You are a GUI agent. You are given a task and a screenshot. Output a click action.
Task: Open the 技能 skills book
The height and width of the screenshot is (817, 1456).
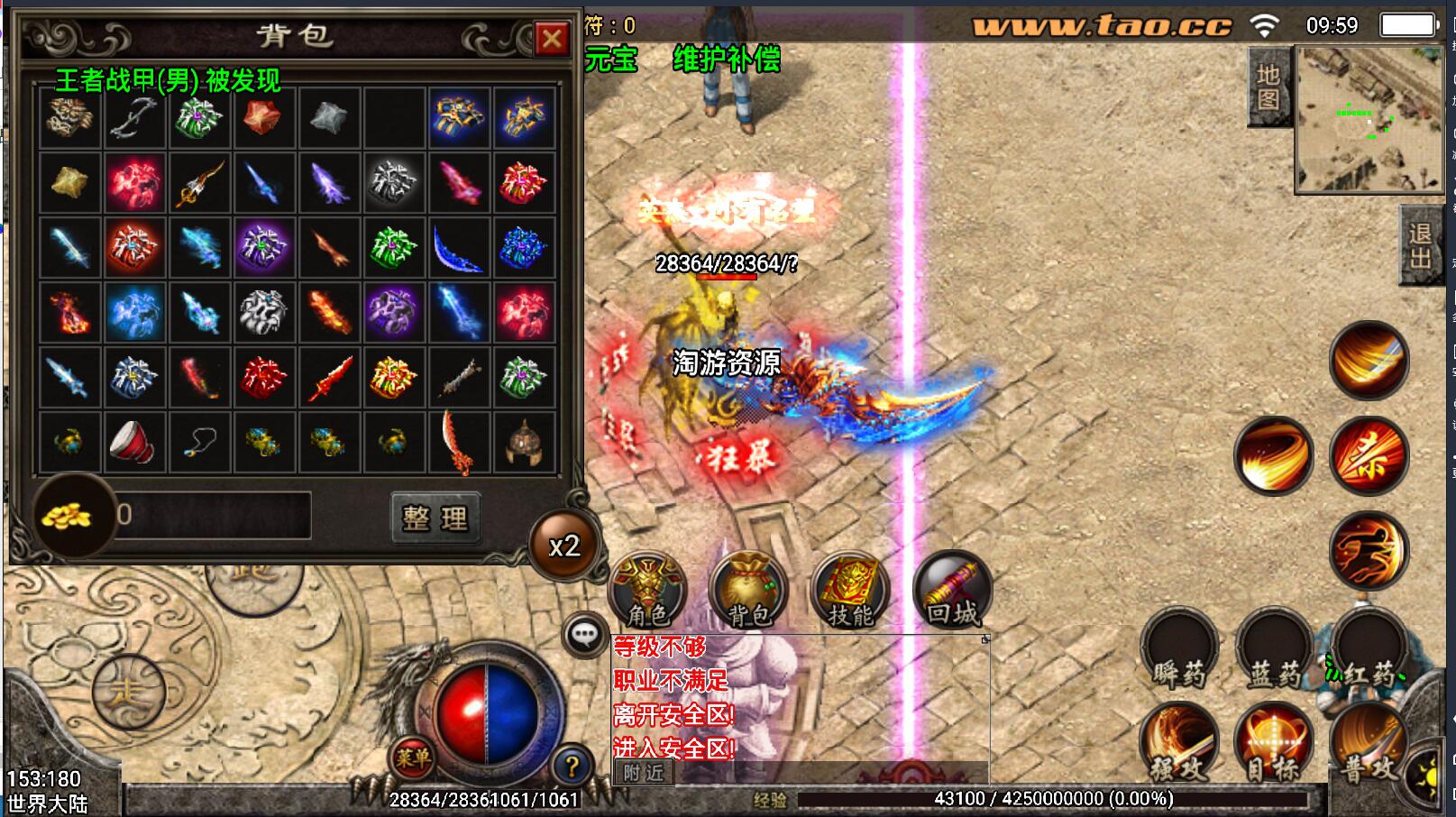point(850,591)
